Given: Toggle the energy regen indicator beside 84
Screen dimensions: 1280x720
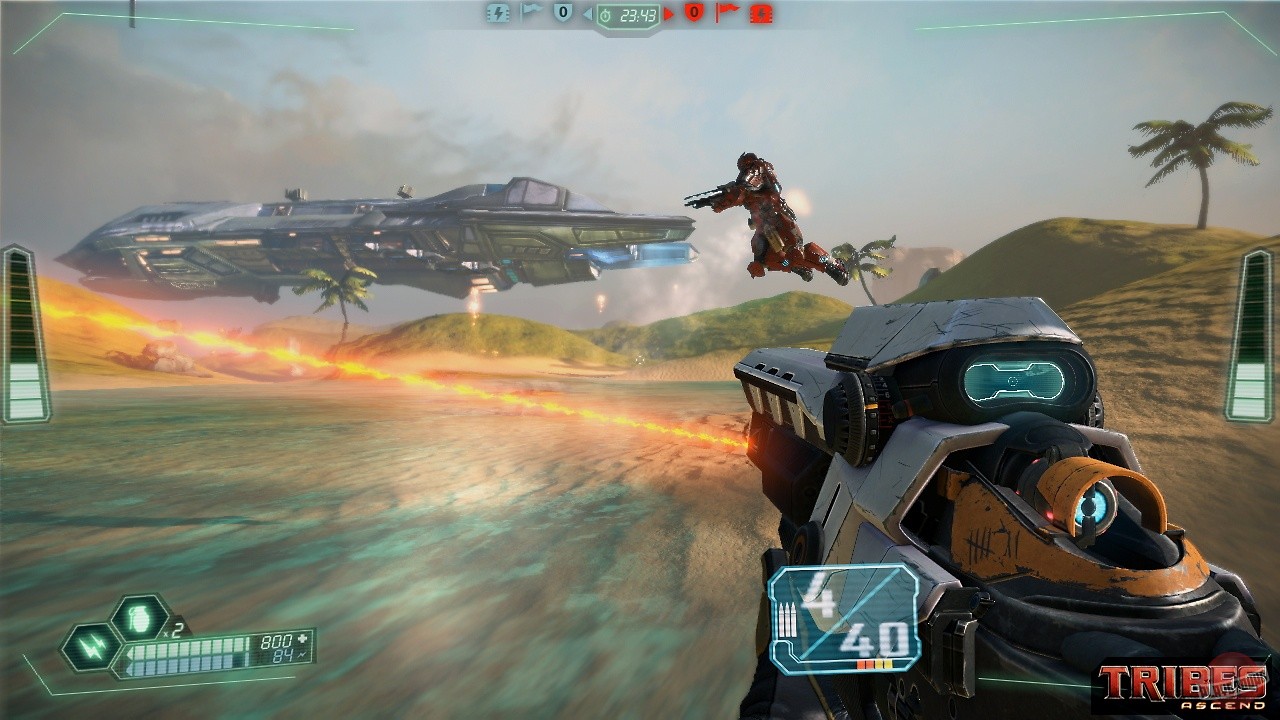Looking at the screenshot, I should click(302, 656).
